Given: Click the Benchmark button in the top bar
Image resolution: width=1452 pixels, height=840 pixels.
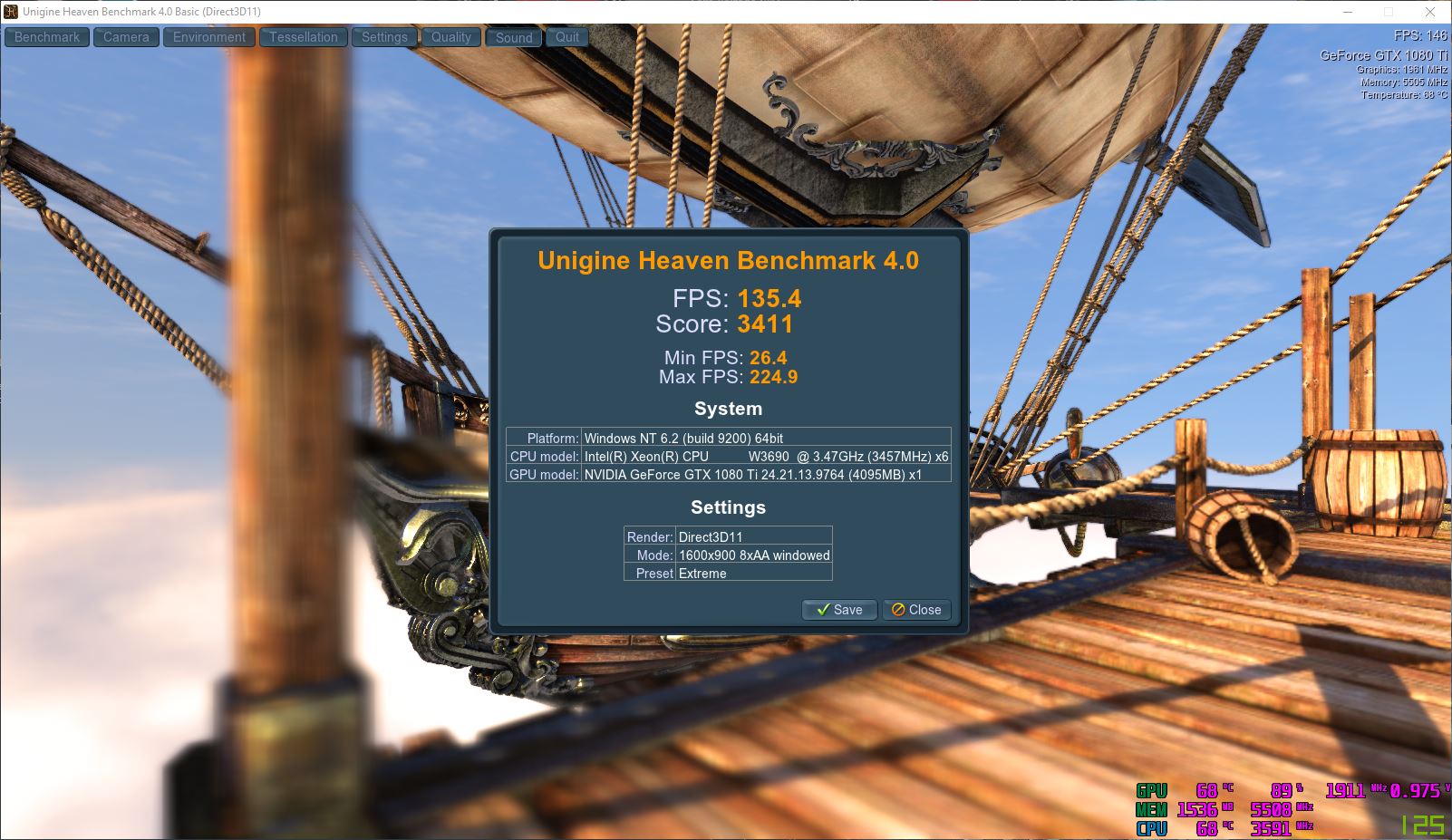Looking at the screenshot, I should point(47,37).
